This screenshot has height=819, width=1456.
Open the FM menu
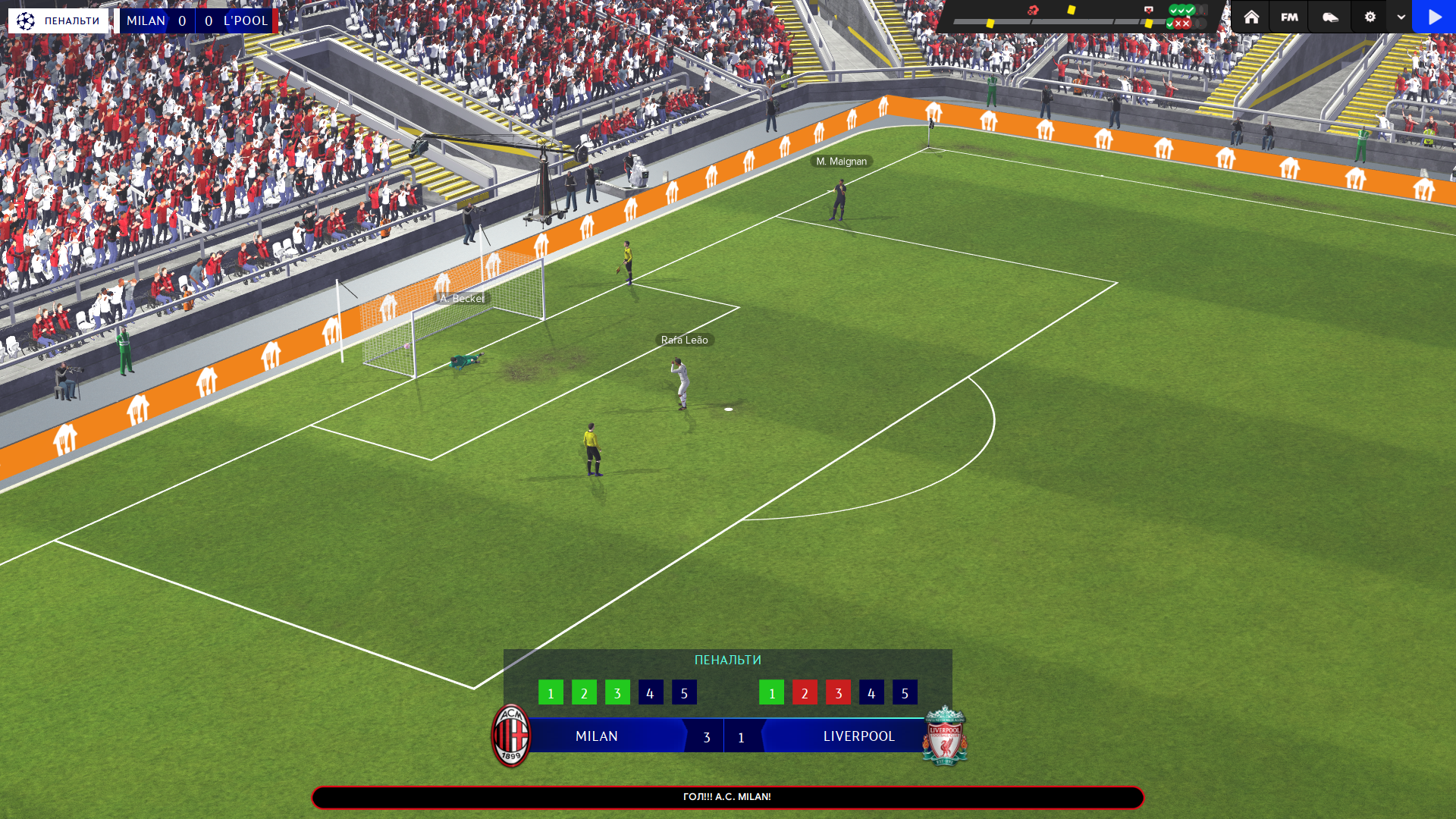point(1289,17)
